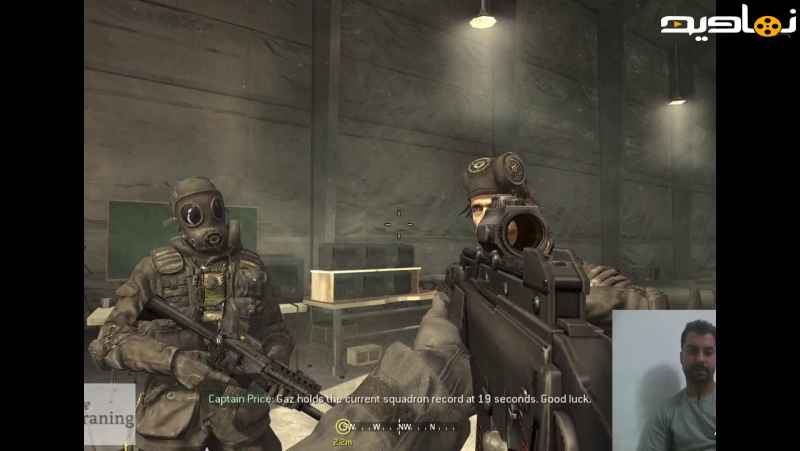
Task: Click the webcam overlay of the streamer
Action: tap(664, 380)
